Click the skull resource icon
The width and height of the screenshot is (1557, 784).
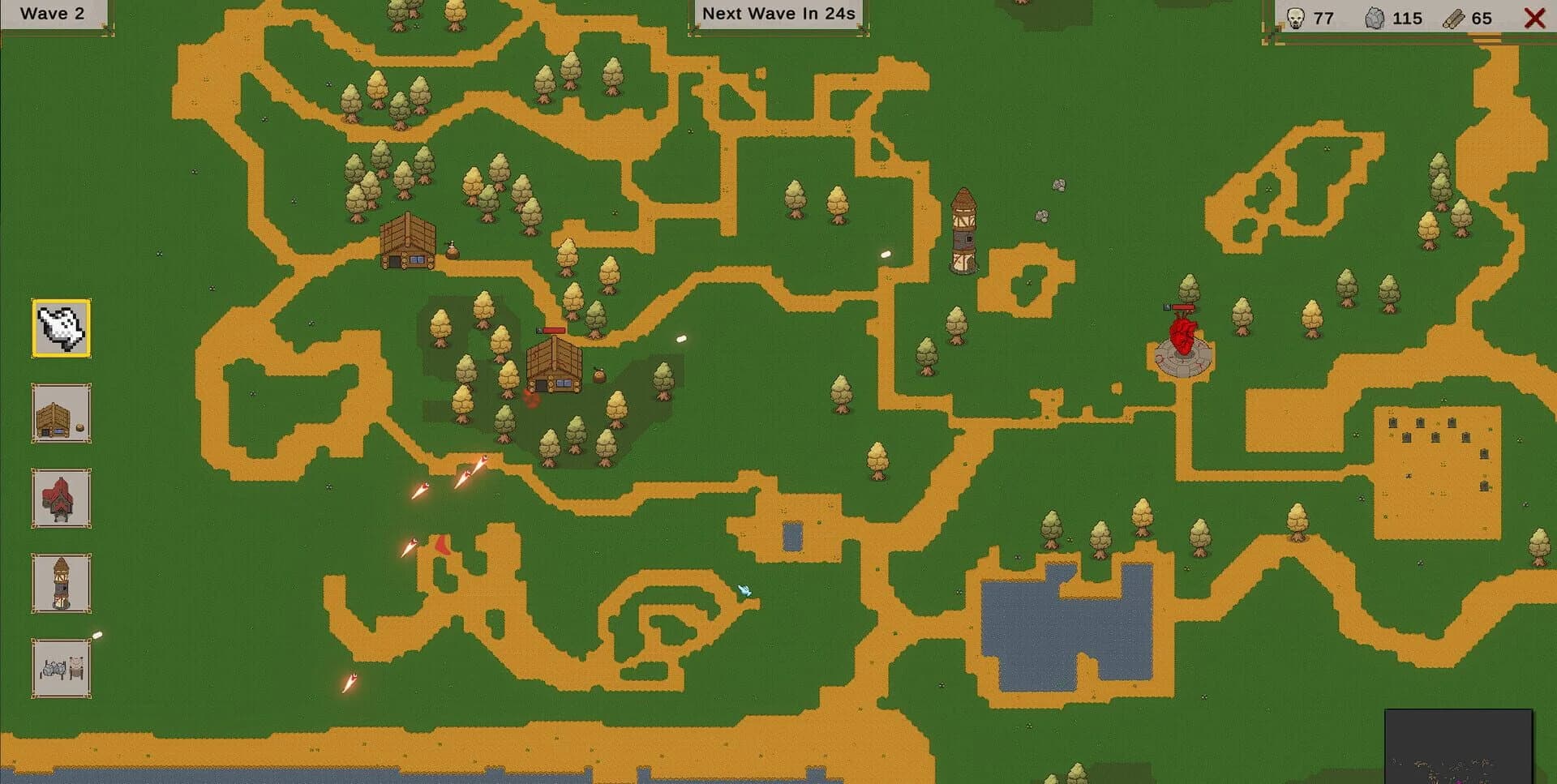pyautogui.click(x=1296, y=17)
